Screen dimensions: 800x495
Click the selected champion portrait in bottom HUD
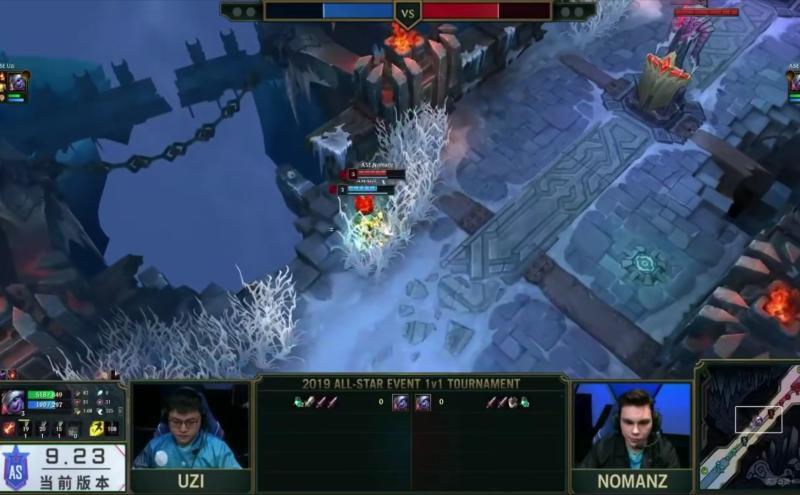[x=15, y=402]
